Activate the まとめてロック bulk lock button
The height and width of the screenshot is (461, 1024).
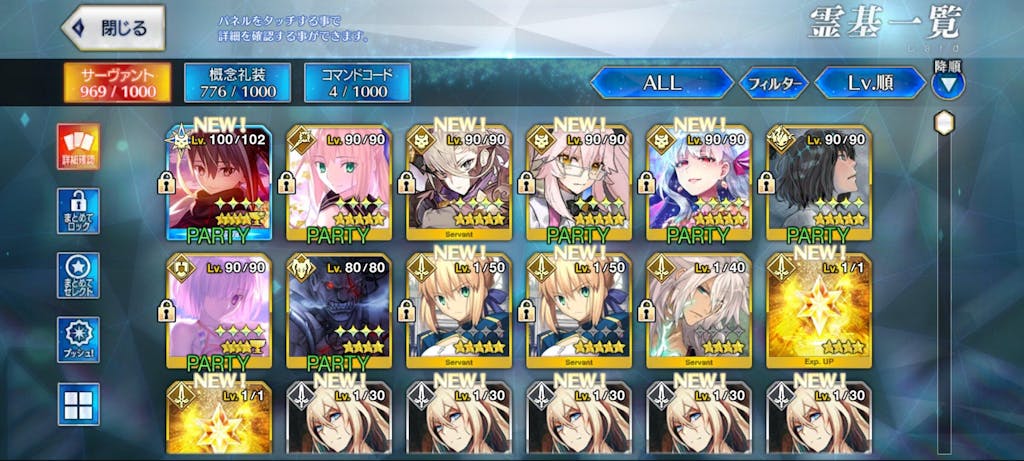click(x=77, y=213)
